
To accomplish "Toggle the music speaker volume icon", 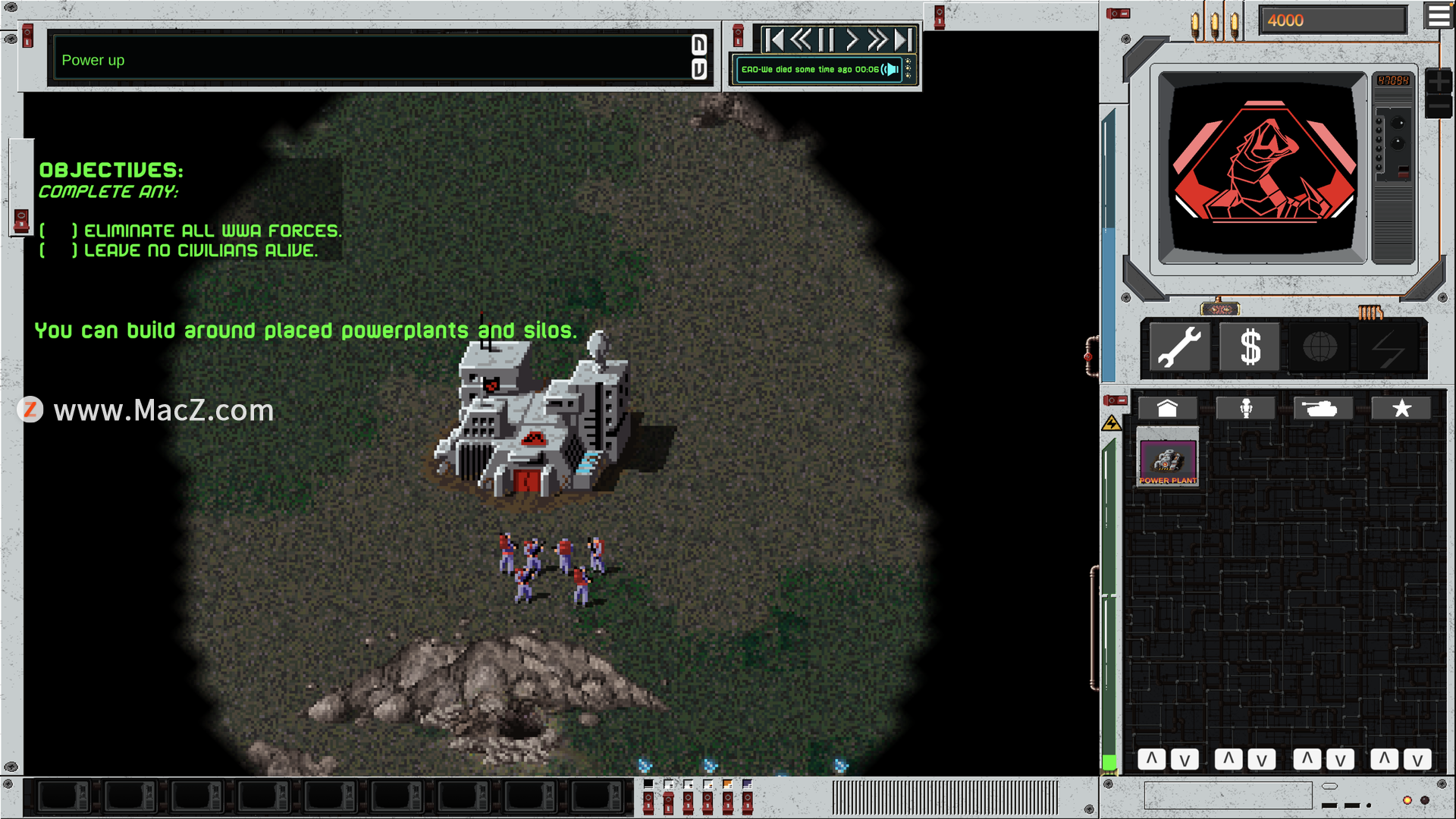I will pyautogui.click(x=891, y=70).
